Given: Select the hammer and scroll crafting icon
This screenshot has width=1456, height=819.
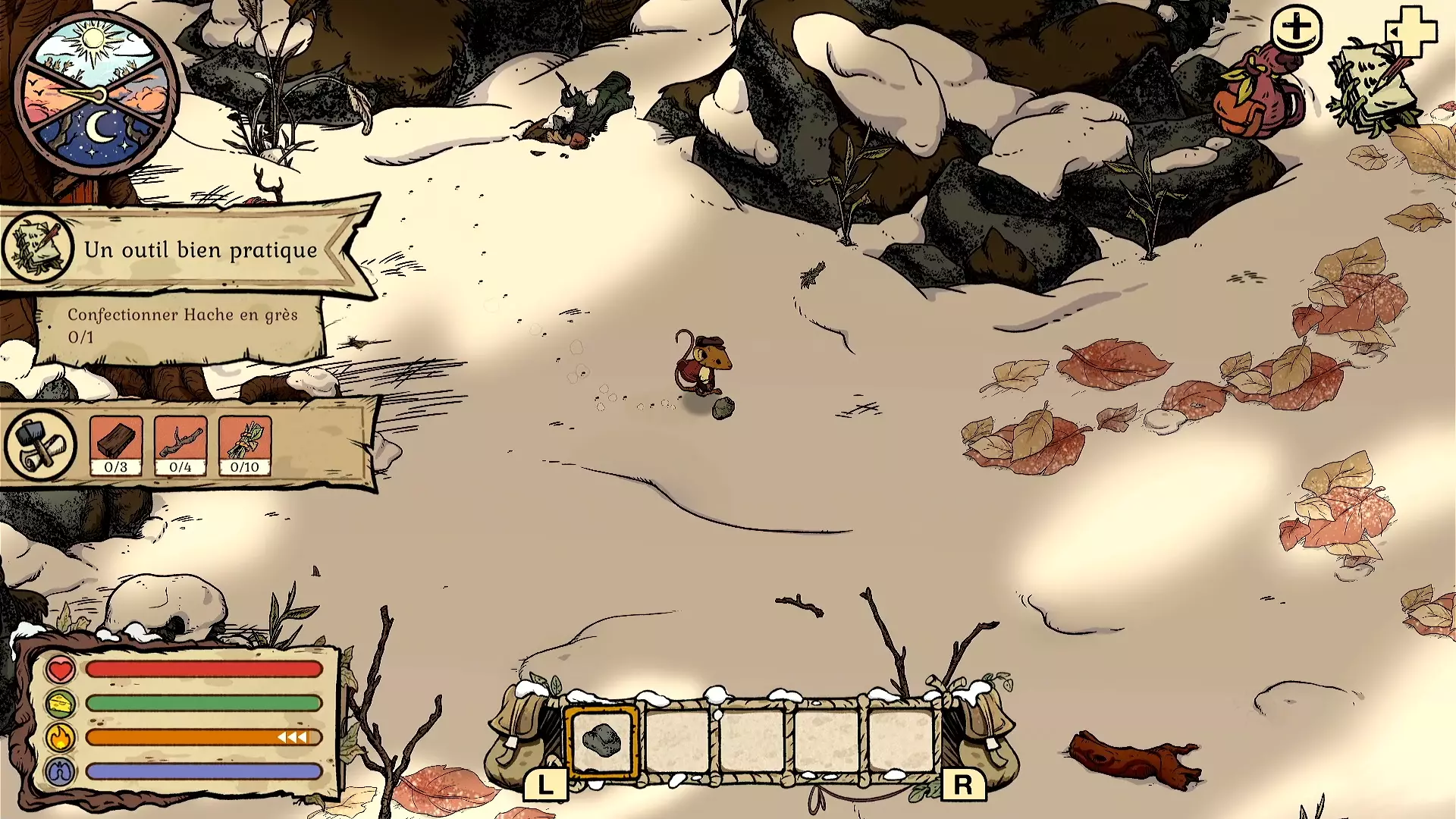Looking at the screenshot, I should (x=41, y=446).
